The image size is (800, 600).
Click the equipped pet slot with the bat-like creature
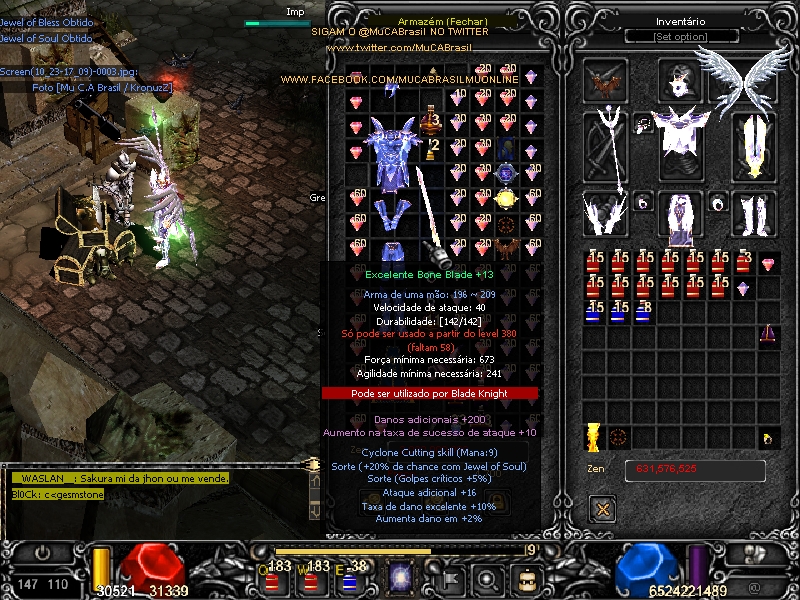[x=606, y=79]
